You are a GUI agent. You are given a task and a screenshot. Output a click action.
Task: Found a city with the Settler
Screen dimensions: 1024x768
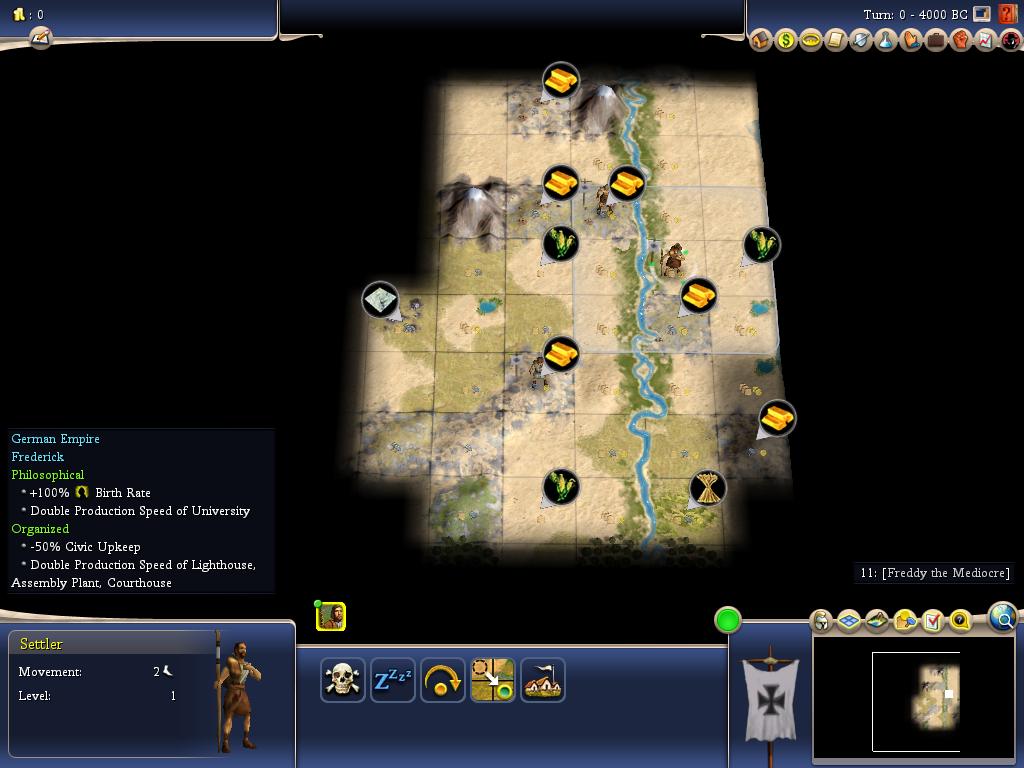point(542,680)
